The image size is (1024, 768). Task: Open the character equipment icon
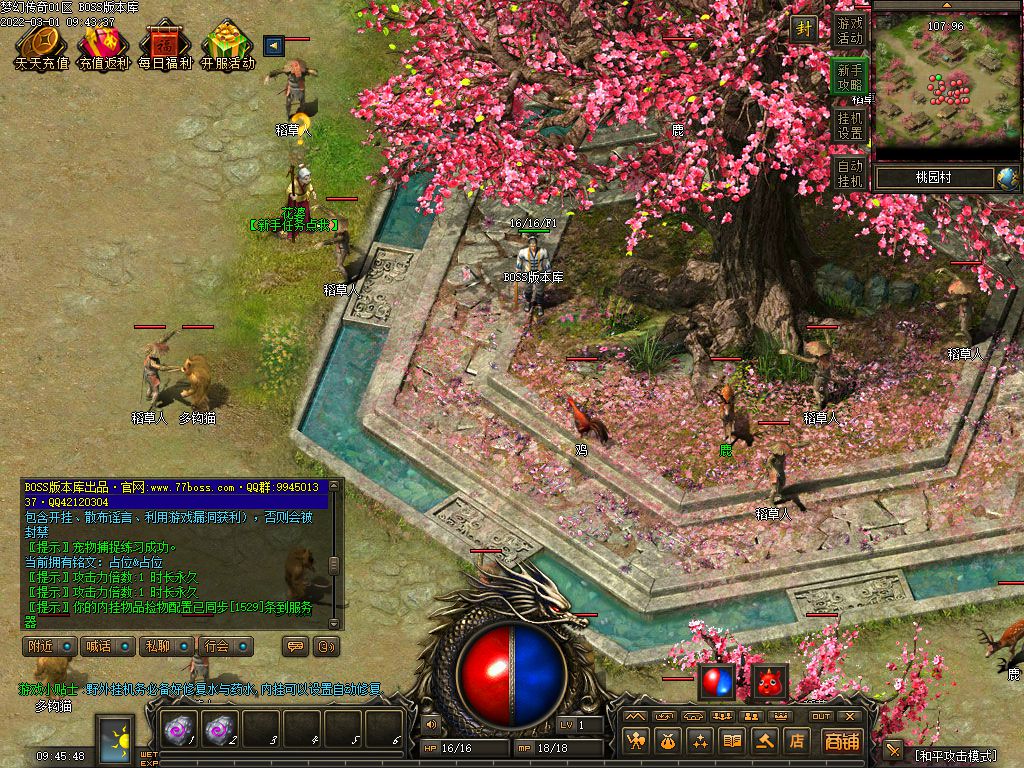[635, 741]
